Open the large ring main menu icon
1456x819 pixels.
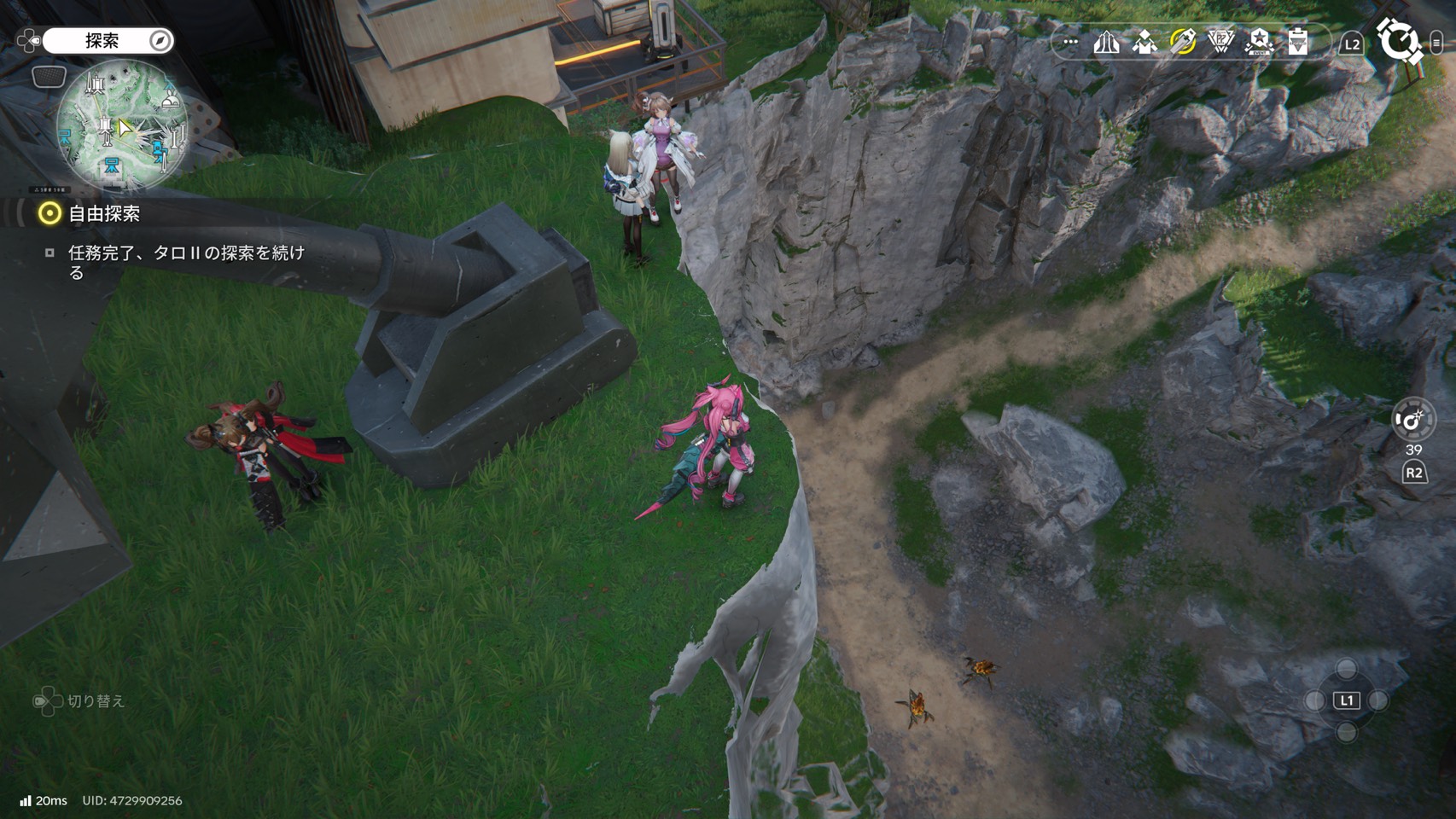1399,41
